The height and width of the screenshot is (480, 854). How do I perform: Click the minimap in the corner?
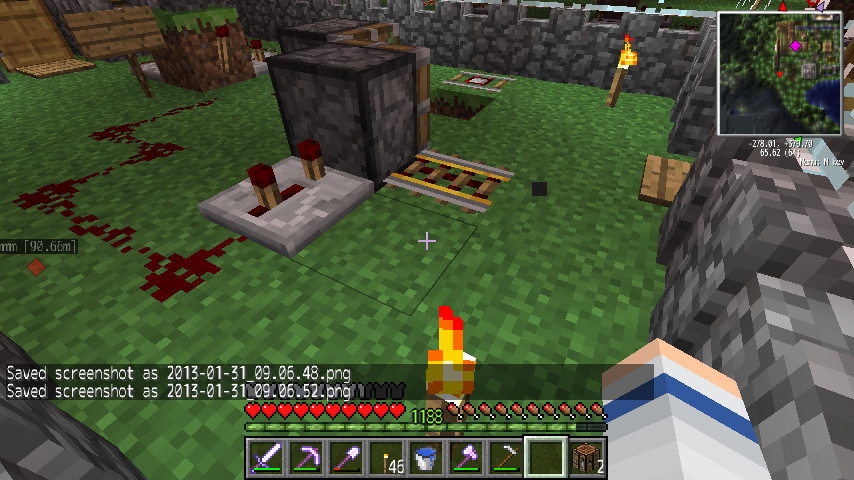(x=780, y=72)
